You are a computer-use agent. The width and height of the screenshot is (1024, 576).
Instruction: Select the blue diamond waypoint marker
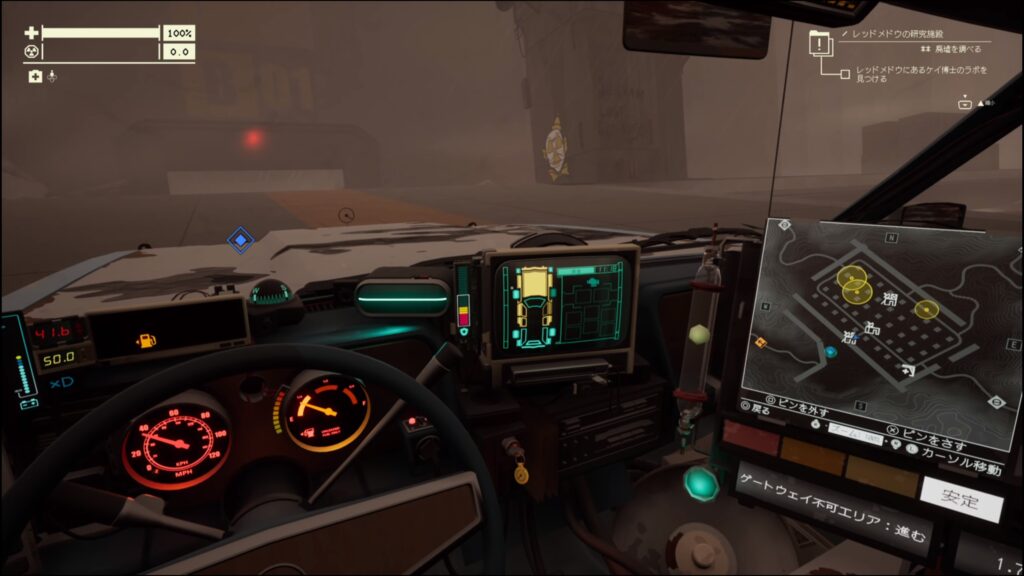(240, 239)
